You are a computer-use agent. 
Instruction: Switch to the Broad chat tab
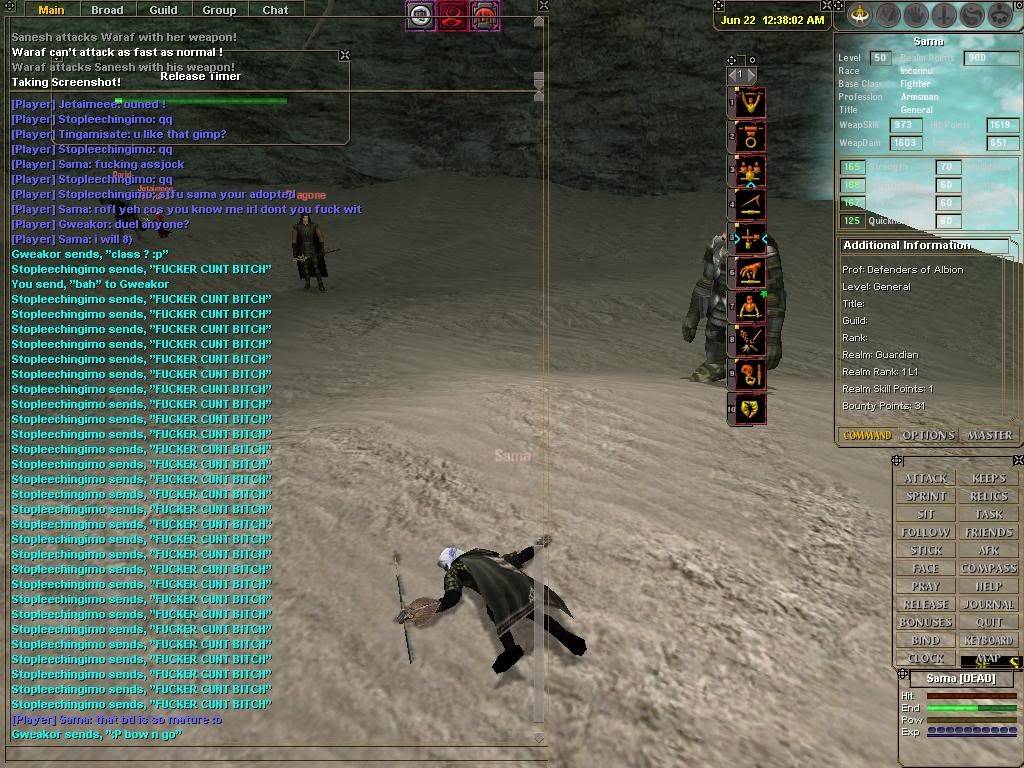(x=107, y=10)
